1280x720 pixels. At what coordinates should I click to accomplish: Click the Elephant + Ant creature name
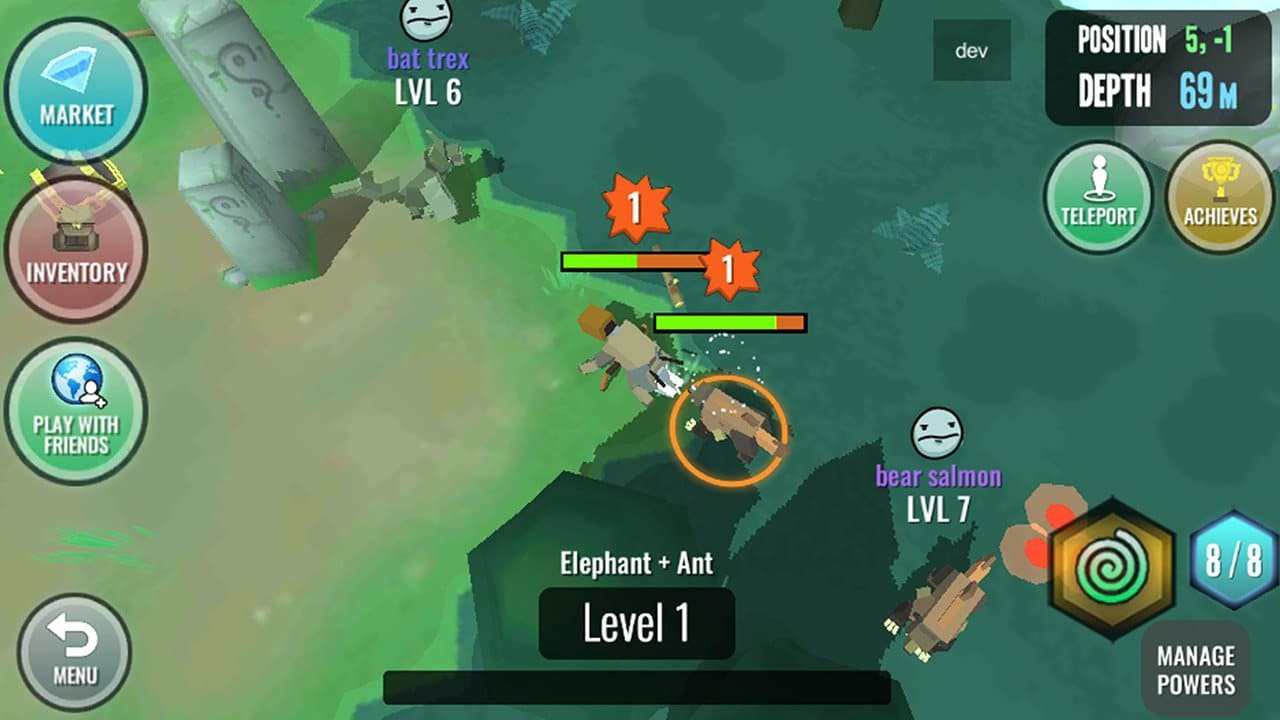click(636, 563)
